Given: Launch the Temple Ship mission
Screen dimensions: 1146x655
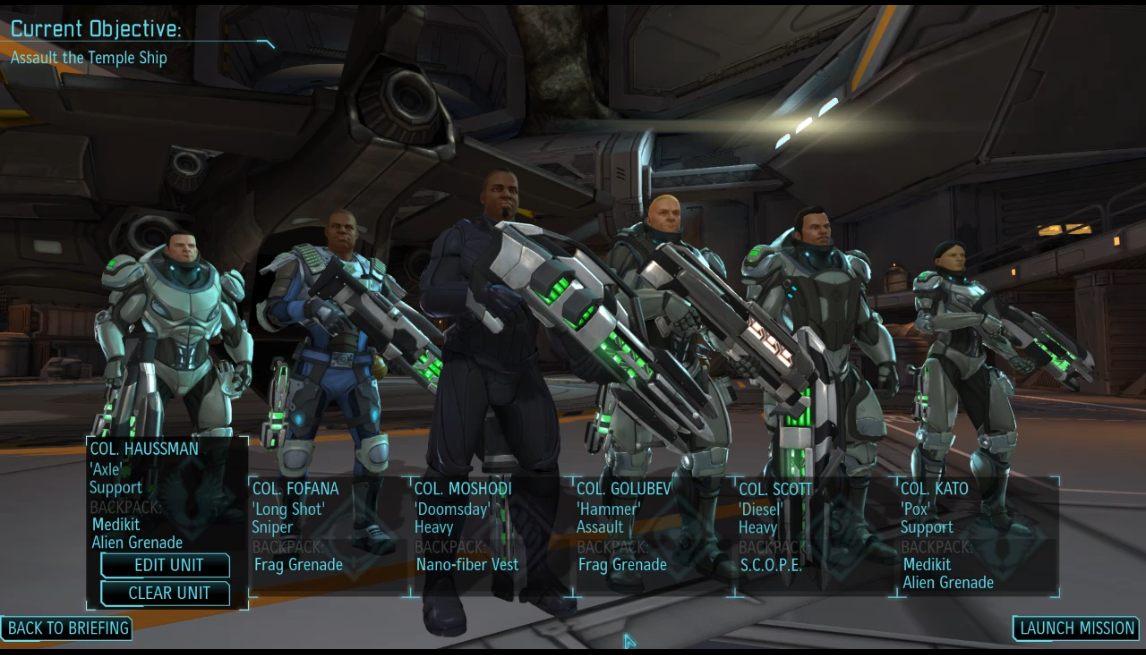Looking at the screenshot, I should (x=1076, y=628).
